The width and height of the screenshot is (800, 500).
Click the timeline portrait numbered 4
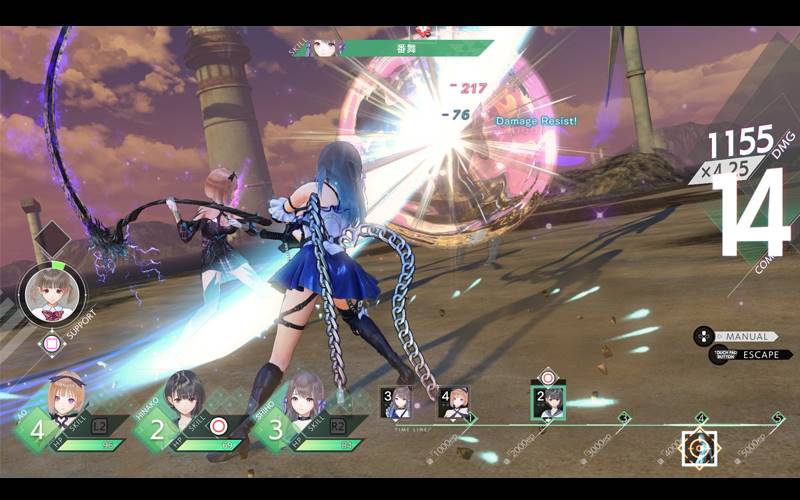(453, 402)
